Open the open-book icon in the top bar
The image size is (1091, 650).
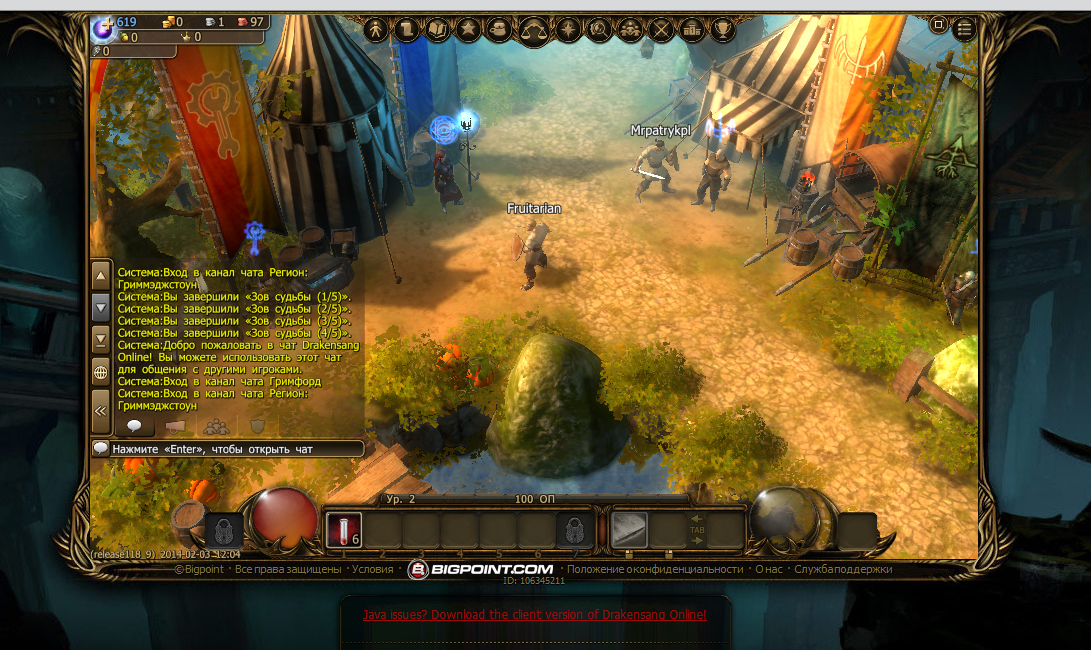[438, 30]
